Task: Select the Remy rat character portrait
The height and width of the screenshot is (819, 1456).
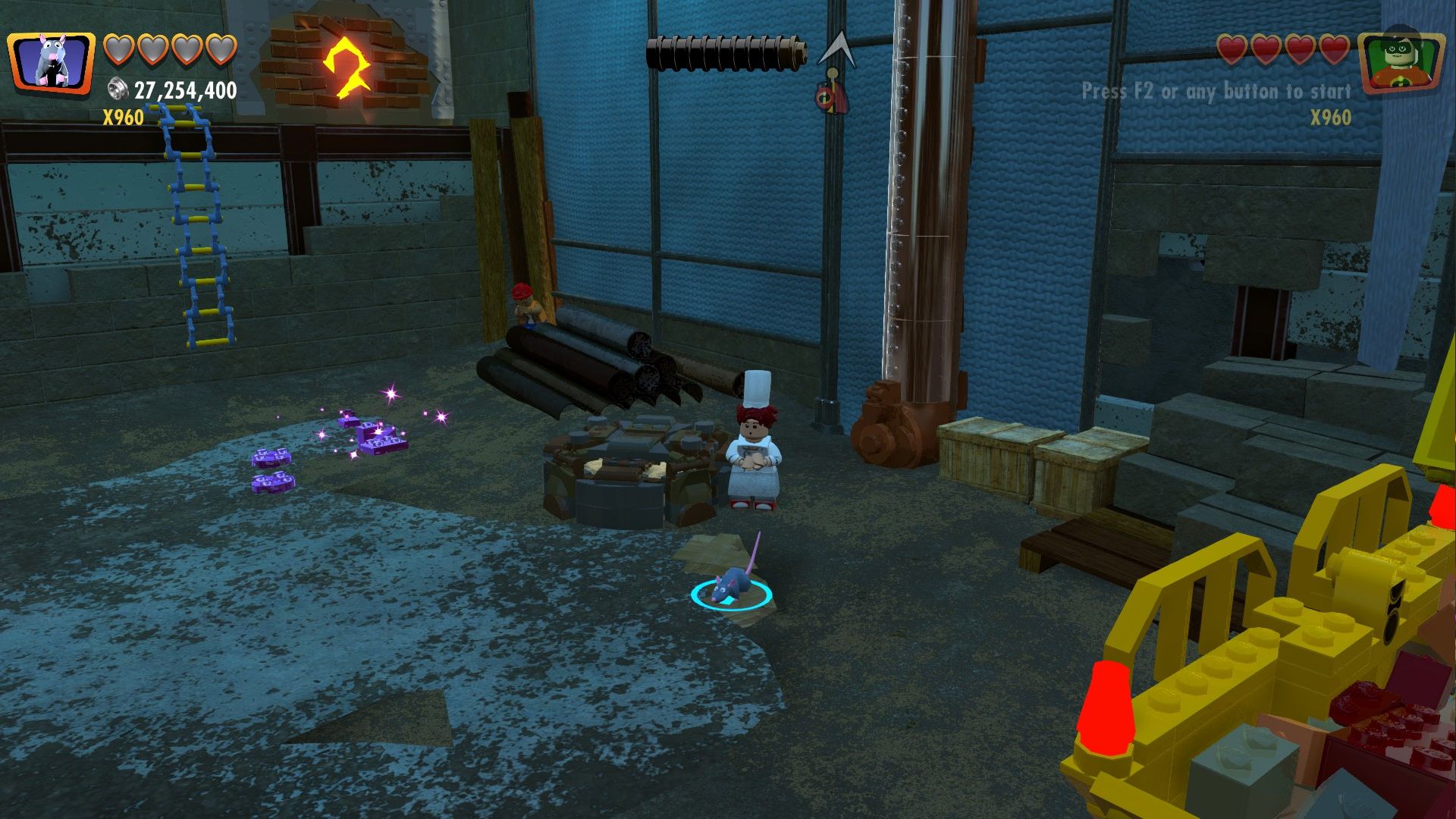Action: click(51, 62)
